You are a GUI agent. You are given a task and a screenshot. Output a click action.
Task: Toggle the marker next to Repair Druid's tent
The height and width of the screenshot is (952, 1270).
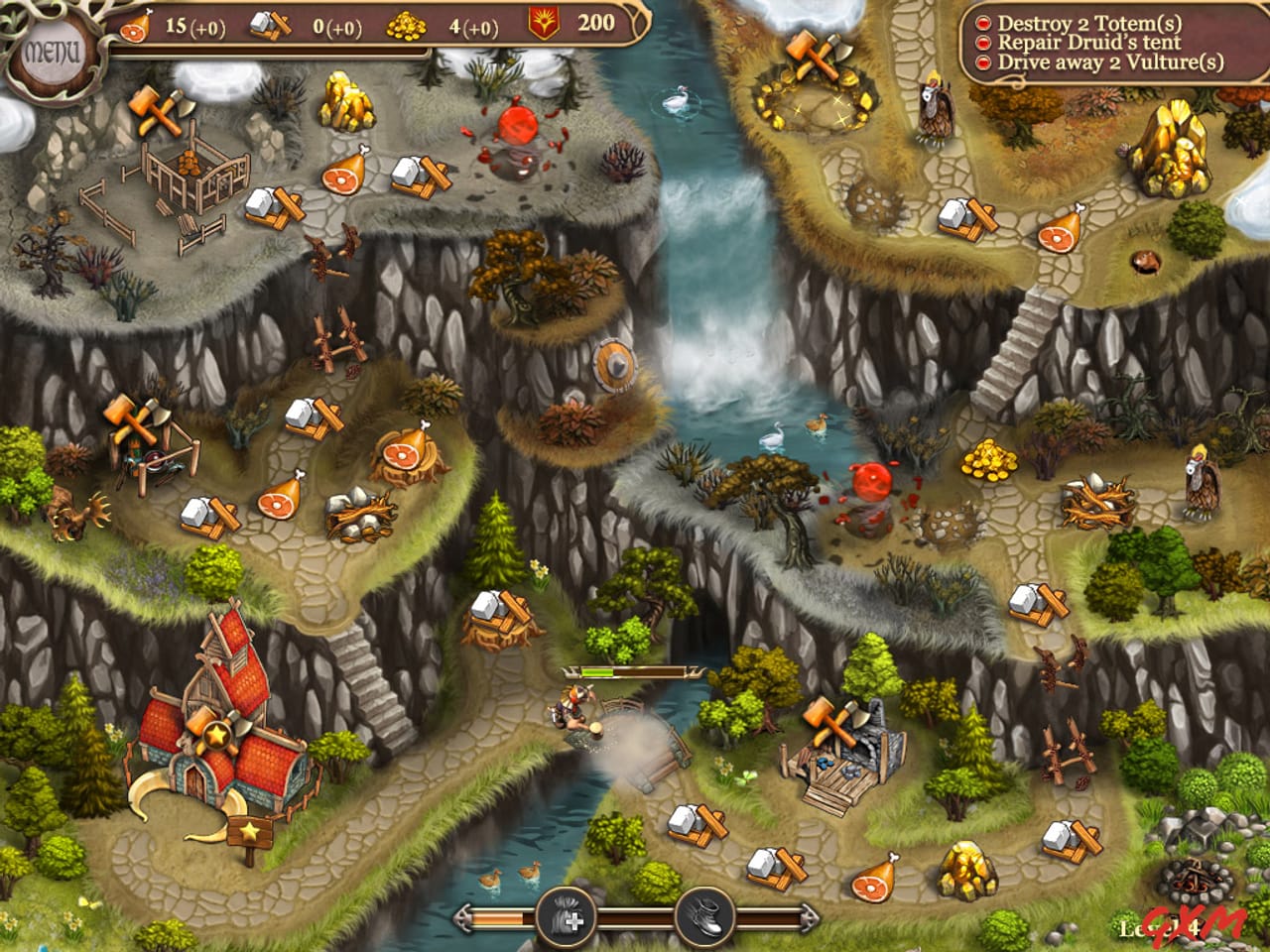pyautogui.click(x=982, y=42)
